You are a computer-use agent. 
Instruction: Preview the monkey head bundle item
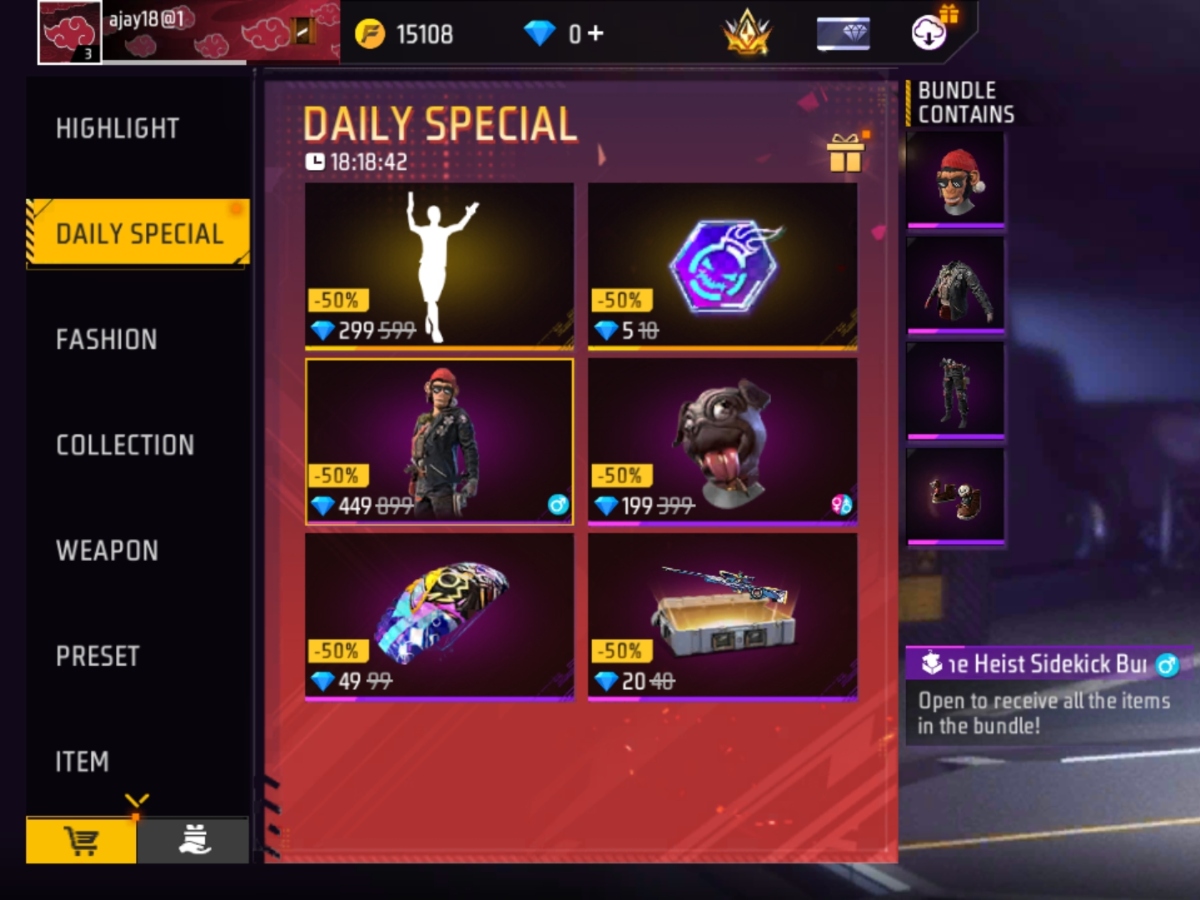click(x=955, y=180)
